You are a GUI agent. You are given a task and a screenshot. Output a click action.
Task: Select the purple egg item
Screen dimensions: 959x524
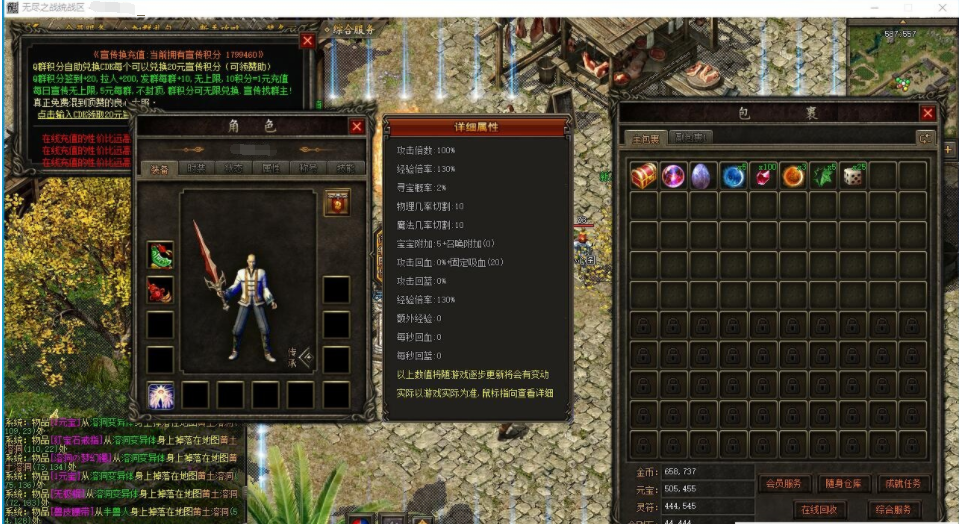[x=702, y=176]
